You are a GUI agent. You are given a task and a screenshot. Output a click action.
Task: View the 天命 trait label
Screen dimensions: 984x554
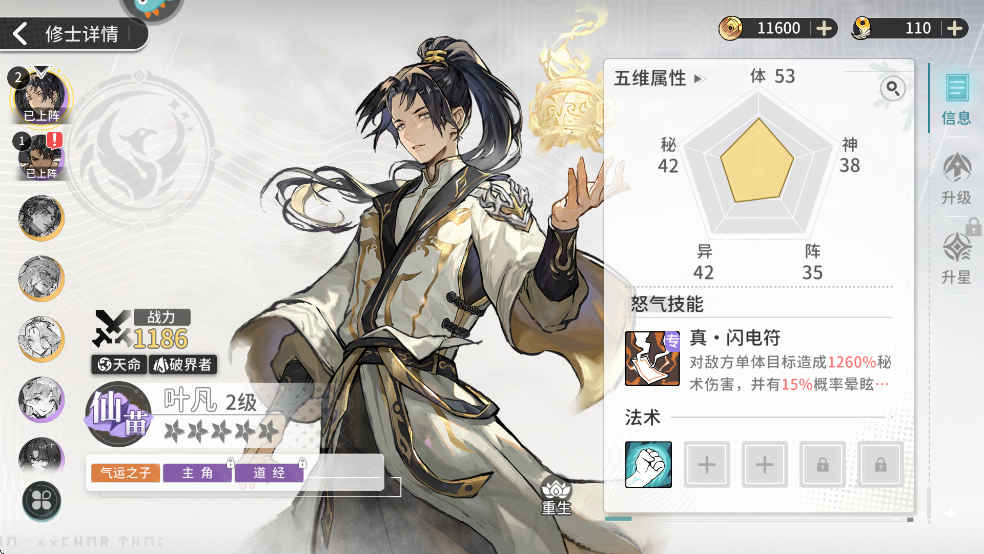(x=119, y=364)
